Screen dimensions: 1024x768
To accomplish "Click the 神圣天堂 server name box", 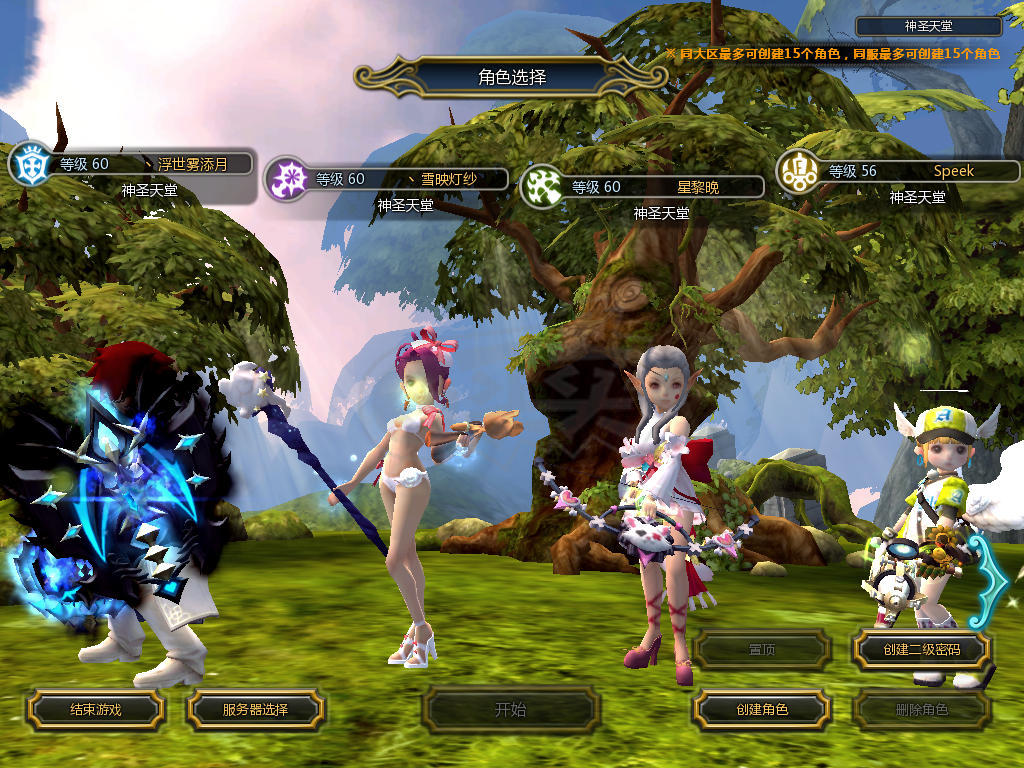I will coord(929,27).
